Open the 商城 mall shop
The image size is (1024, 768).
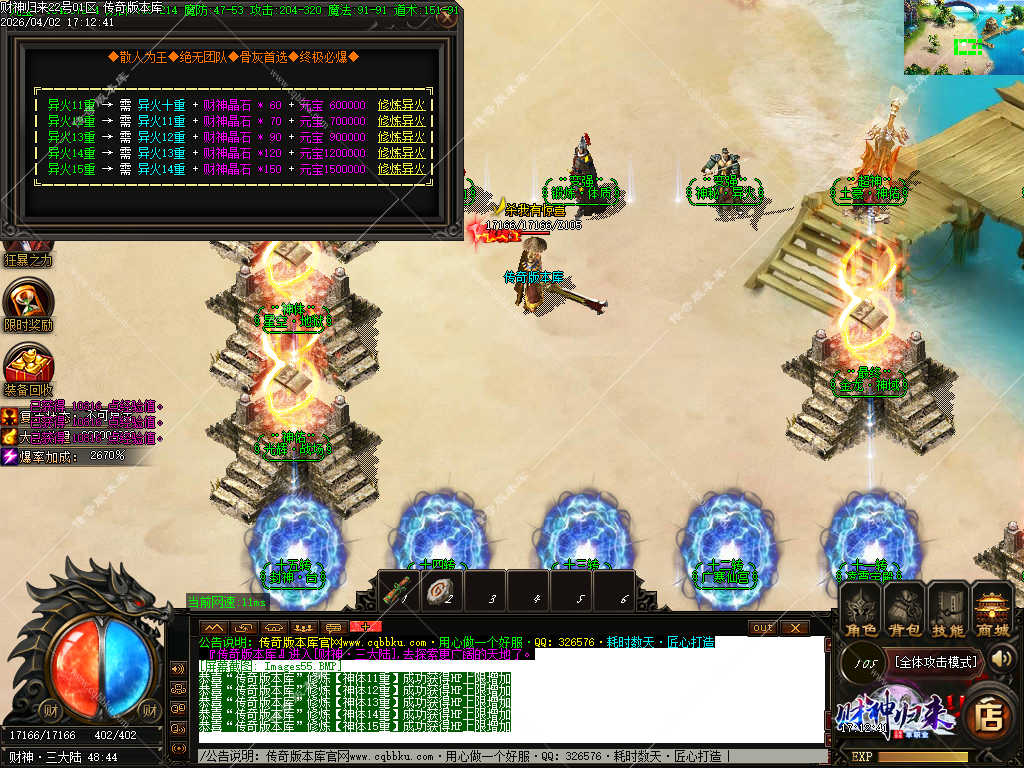993,610
